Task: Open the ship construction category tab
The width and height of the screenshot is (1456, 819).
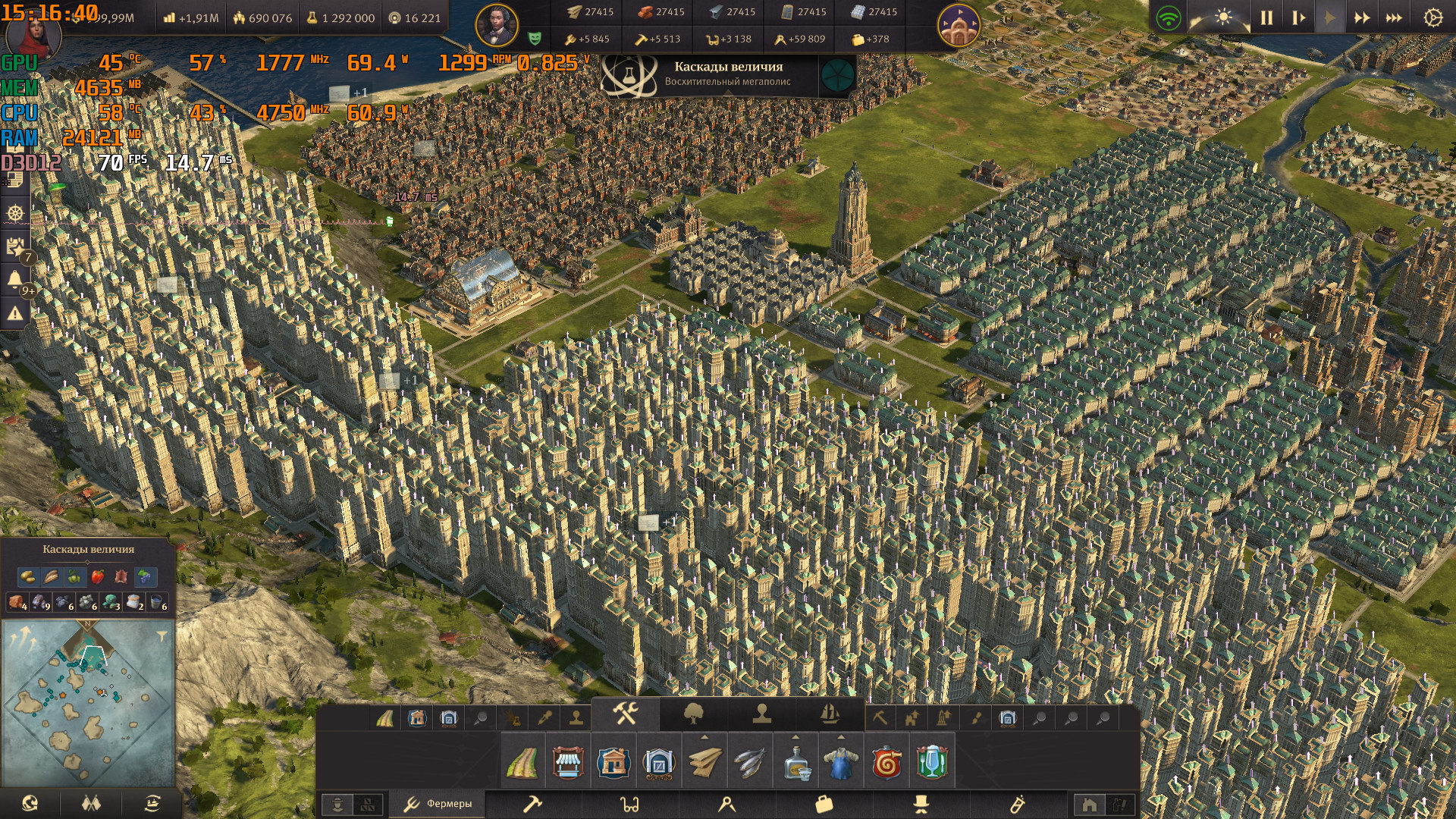Action: [830, 714]
